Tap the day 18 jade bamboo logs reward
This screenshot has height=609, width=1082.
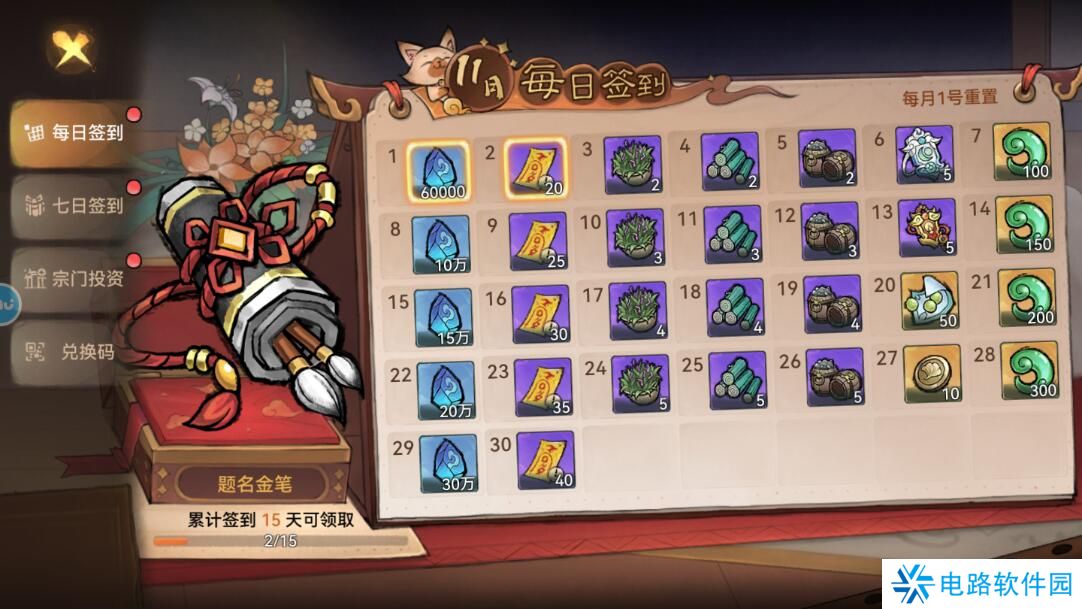pyautogui.click(x=735, y=306)
